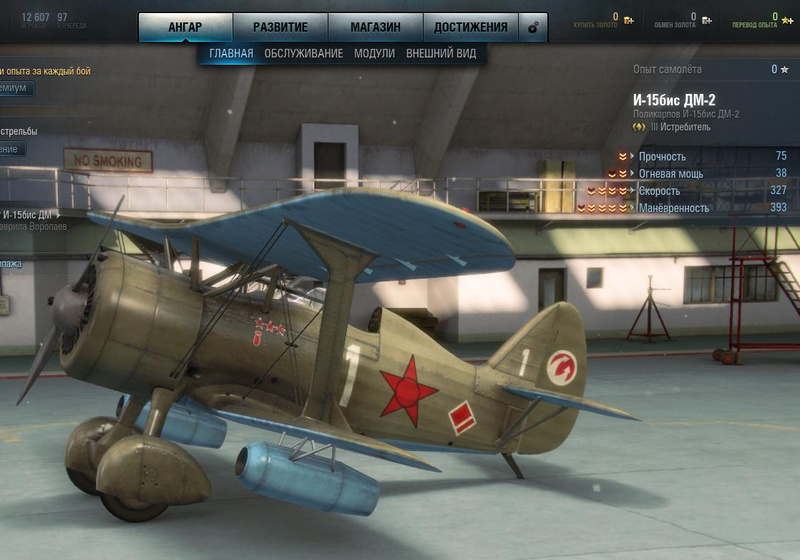This screenshot has width=800, height=560.
Task: Click the premium account button
Action: click(x=15, y=88)
